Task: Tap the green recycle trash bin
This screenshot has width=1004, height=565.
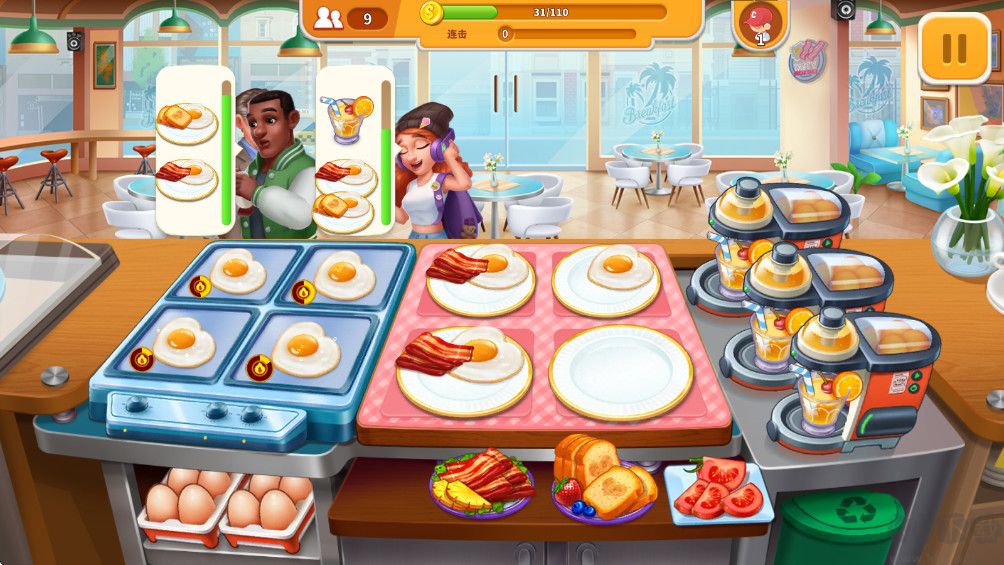Action: pos(838,524)
